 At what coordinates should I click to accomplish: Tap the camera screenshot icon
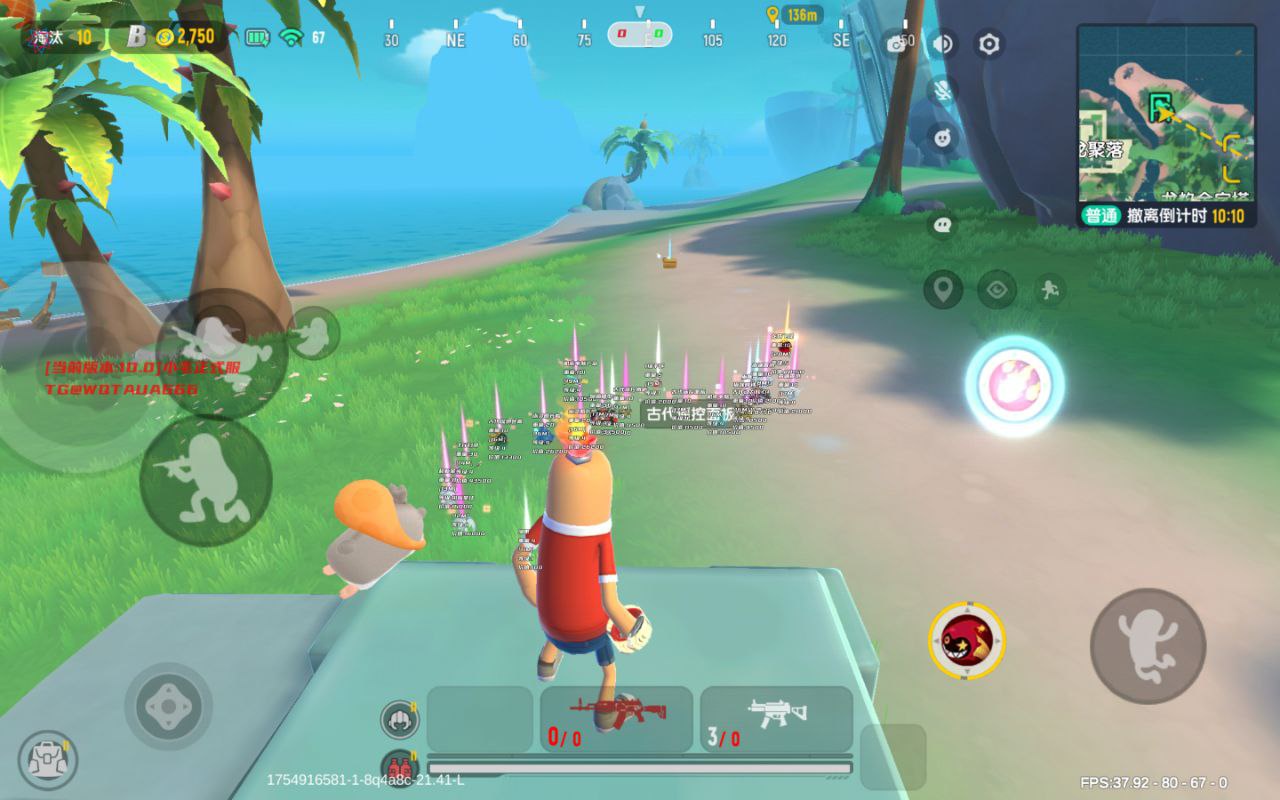(x=896, y=44)
